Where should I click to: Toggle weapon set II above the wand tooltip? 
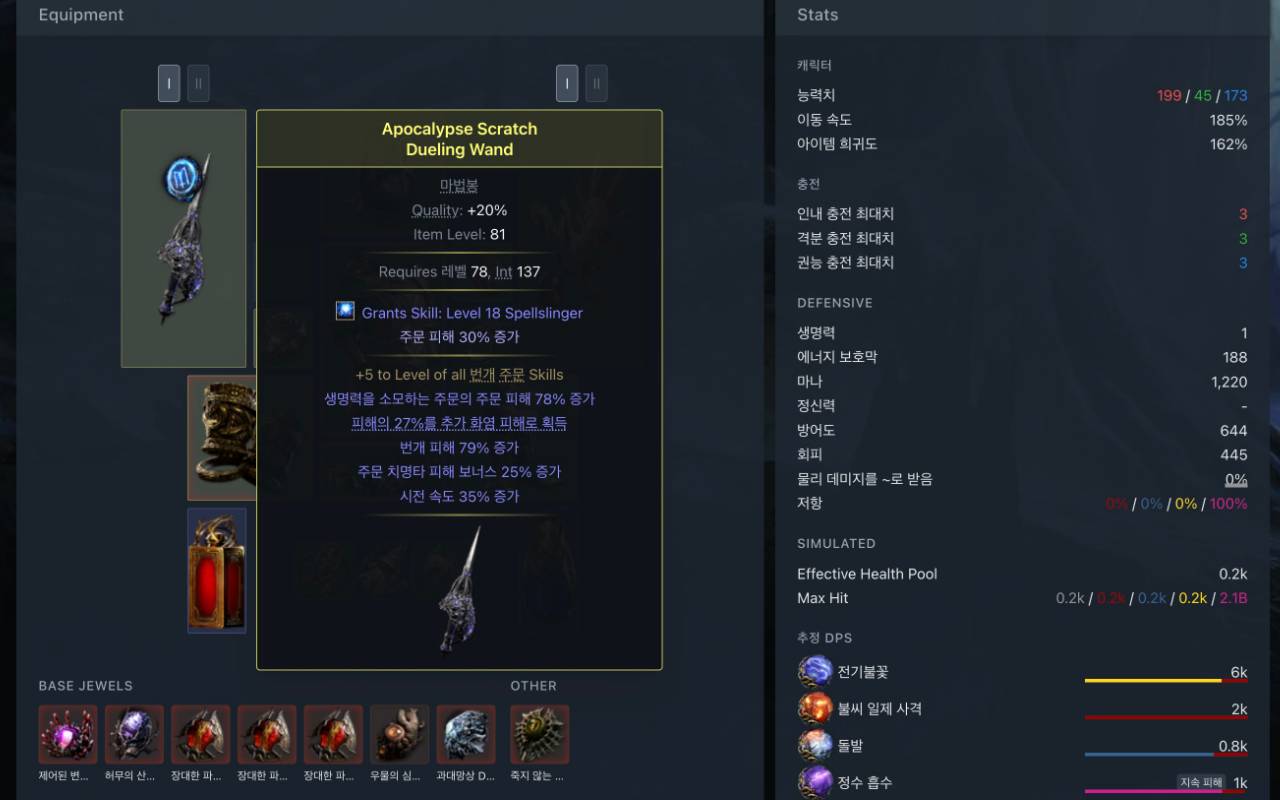(x=596, y=83)
